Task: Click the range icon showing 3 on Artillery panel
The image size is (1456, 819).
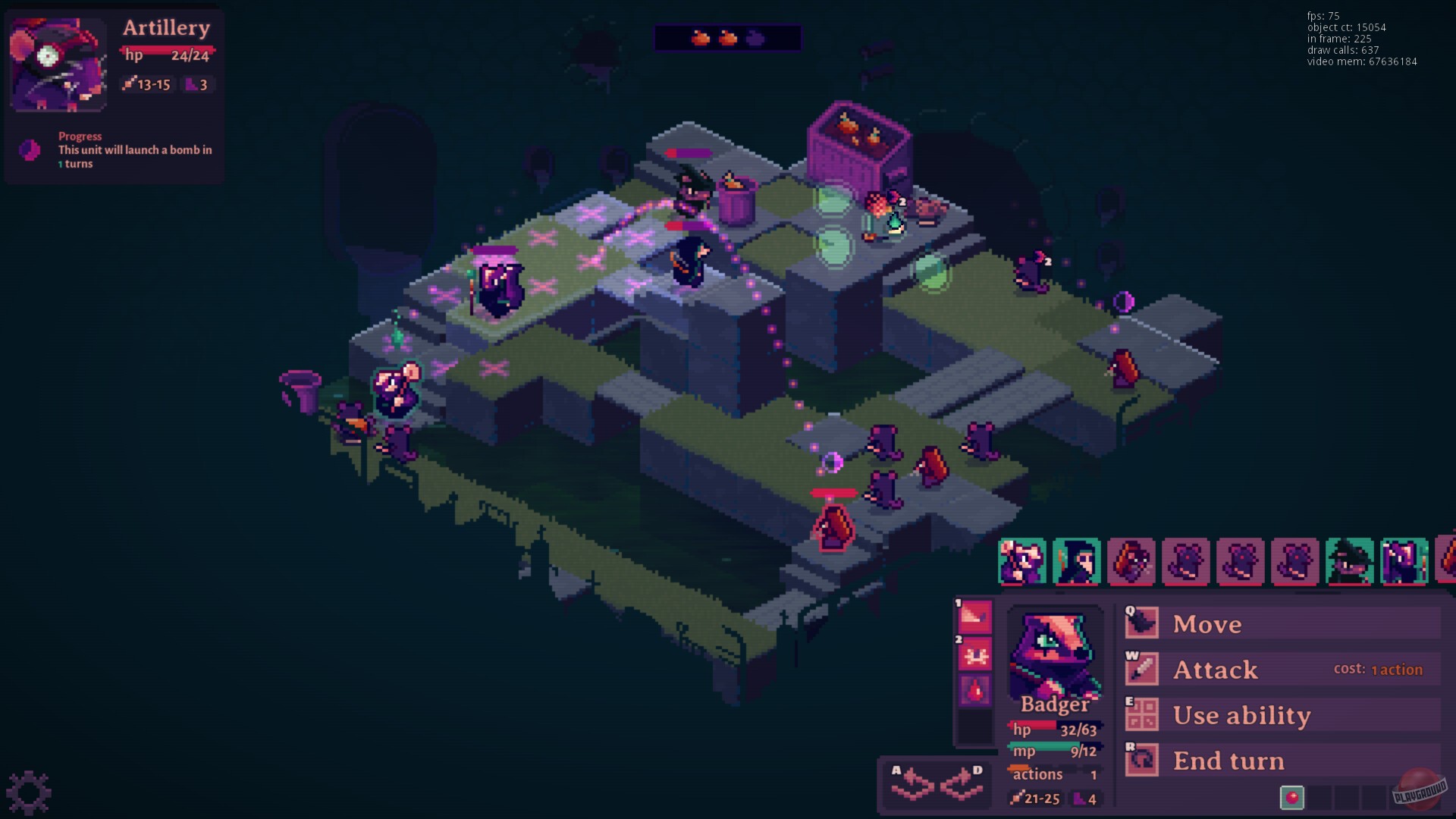Action: tap(190, 85)
